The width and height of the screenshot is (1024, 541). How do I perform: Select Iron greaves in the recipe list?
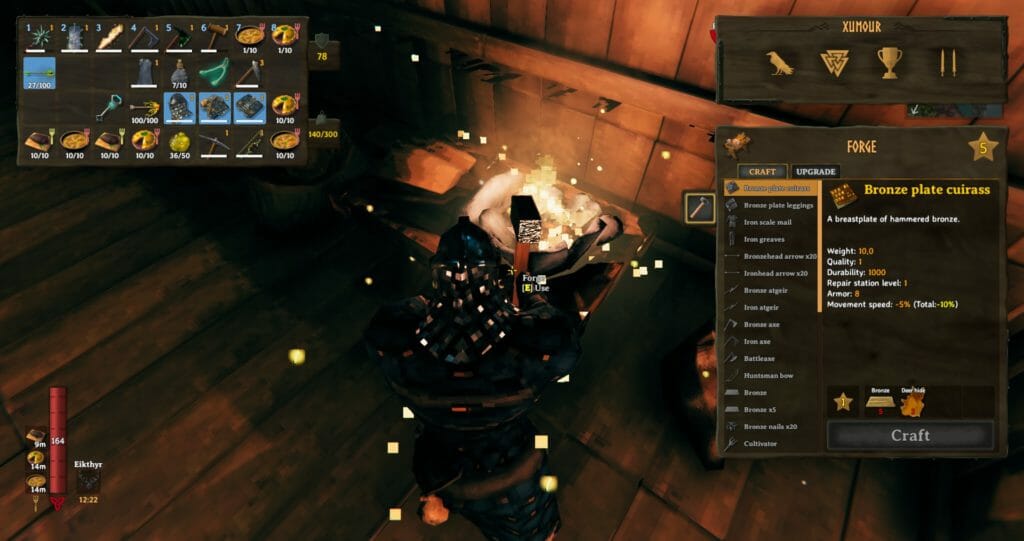pos(764,239)
